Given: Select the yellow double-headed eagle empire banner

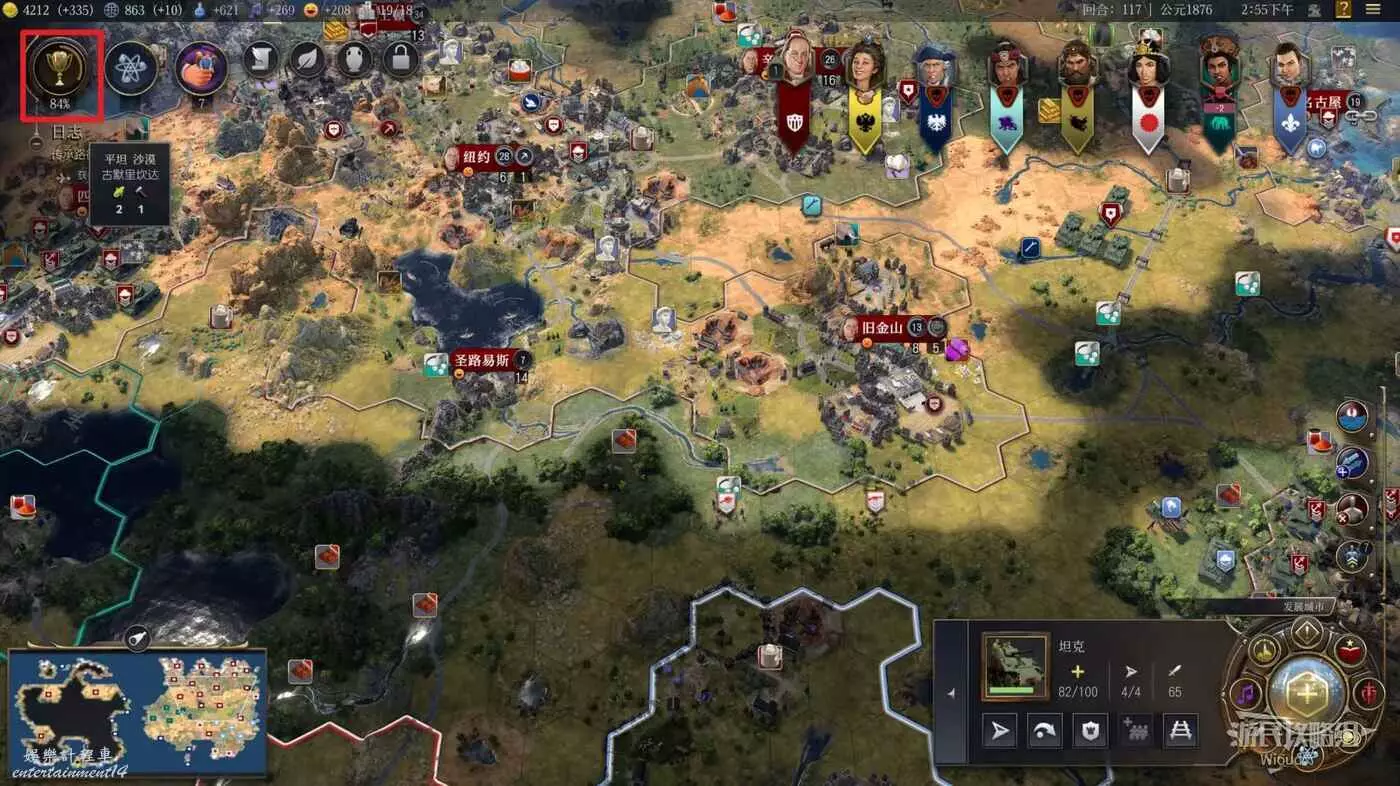Looking at the screenshot, I should pos(865,100).
